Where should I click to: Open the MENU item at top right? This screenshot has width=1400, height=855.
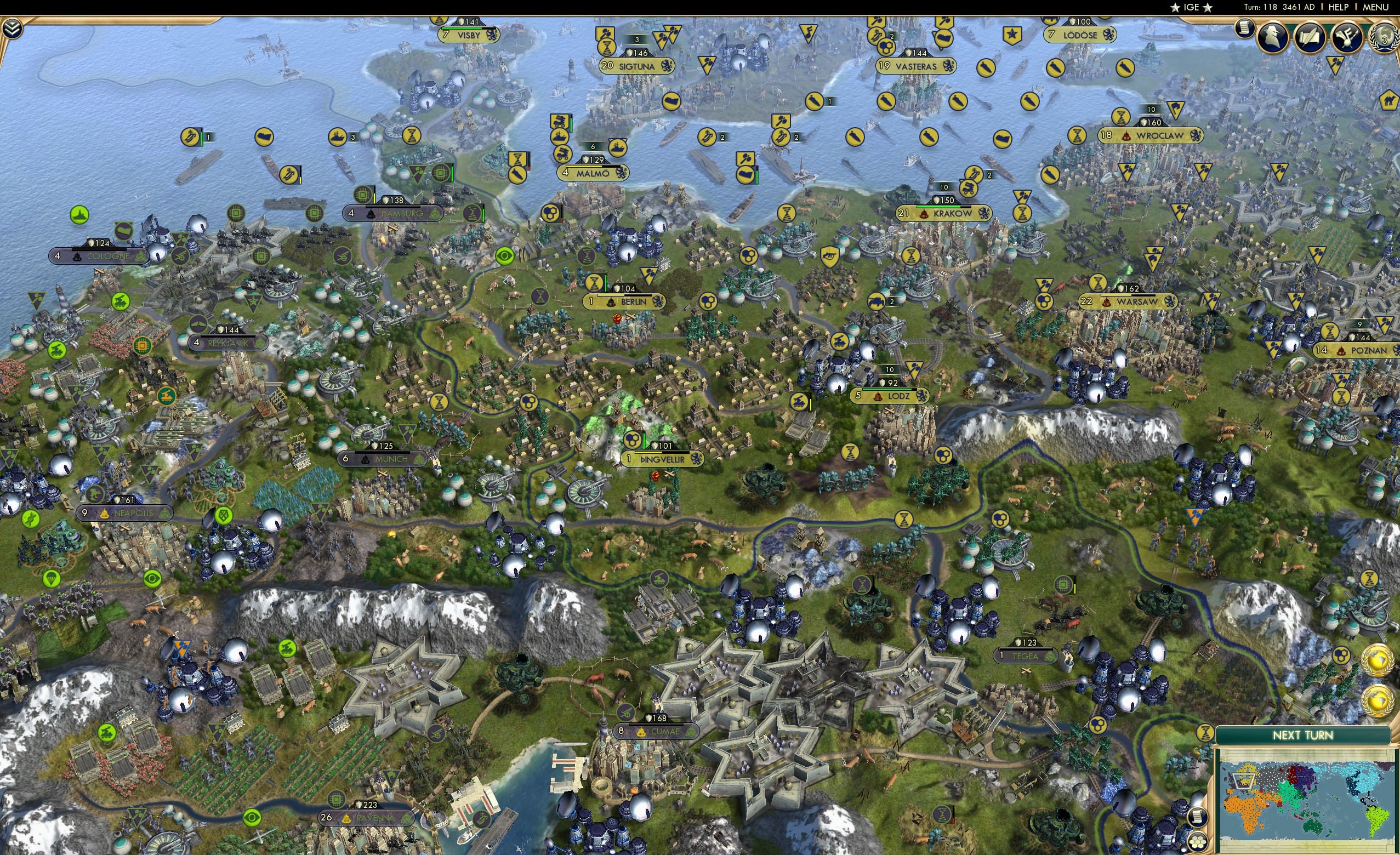(1375, 7)
